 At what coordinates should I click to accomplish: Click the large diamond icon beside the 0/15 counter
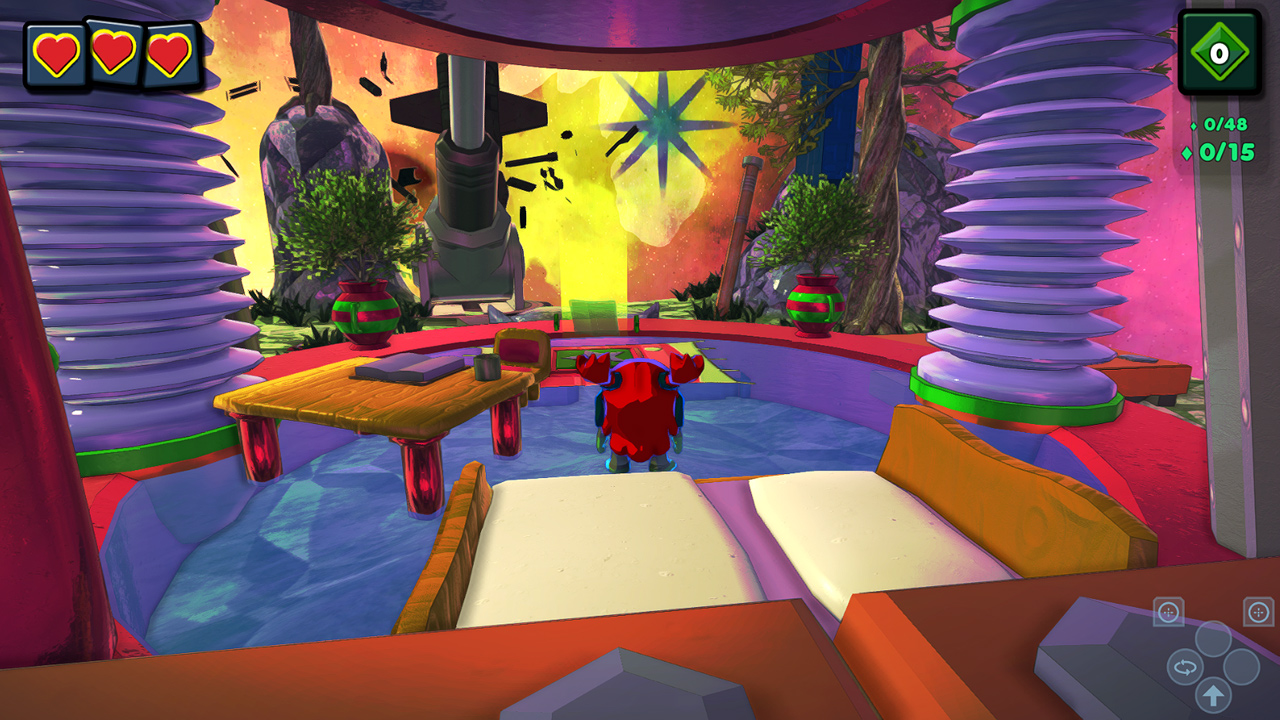1187,152
